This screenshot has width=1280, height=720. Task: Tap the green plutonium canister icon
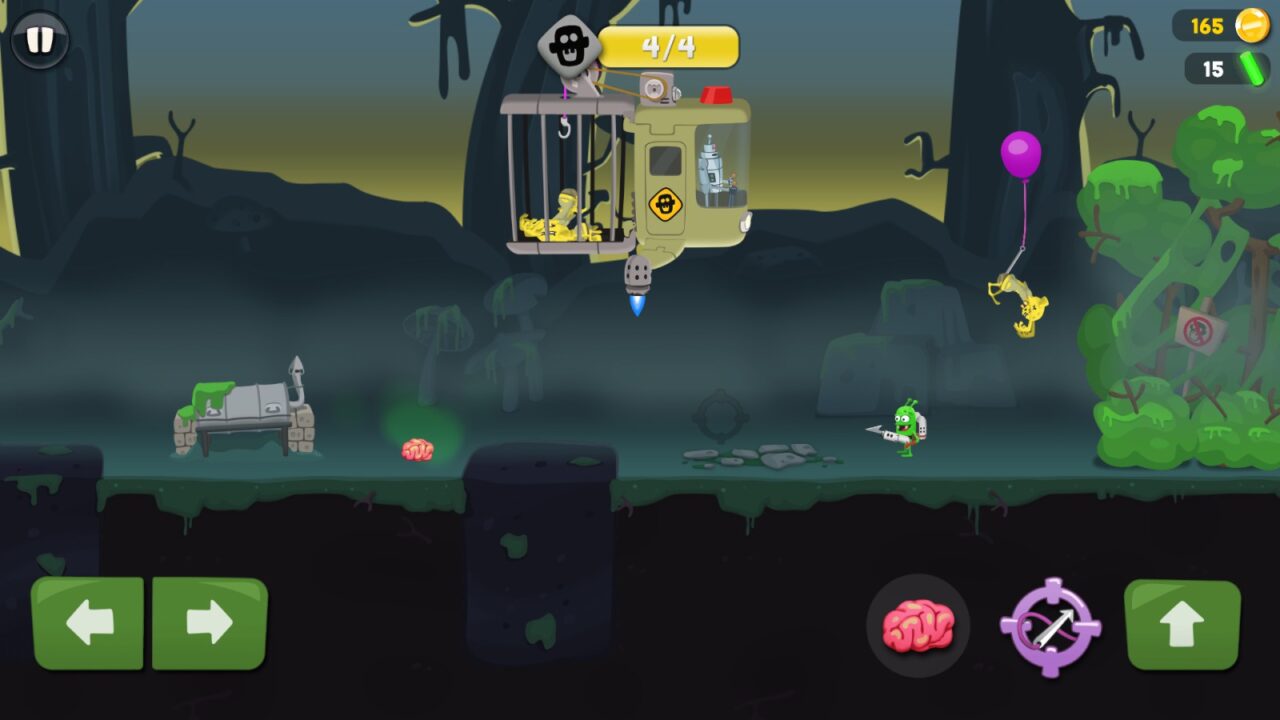pyautogui.click(x=1252, y=68)
